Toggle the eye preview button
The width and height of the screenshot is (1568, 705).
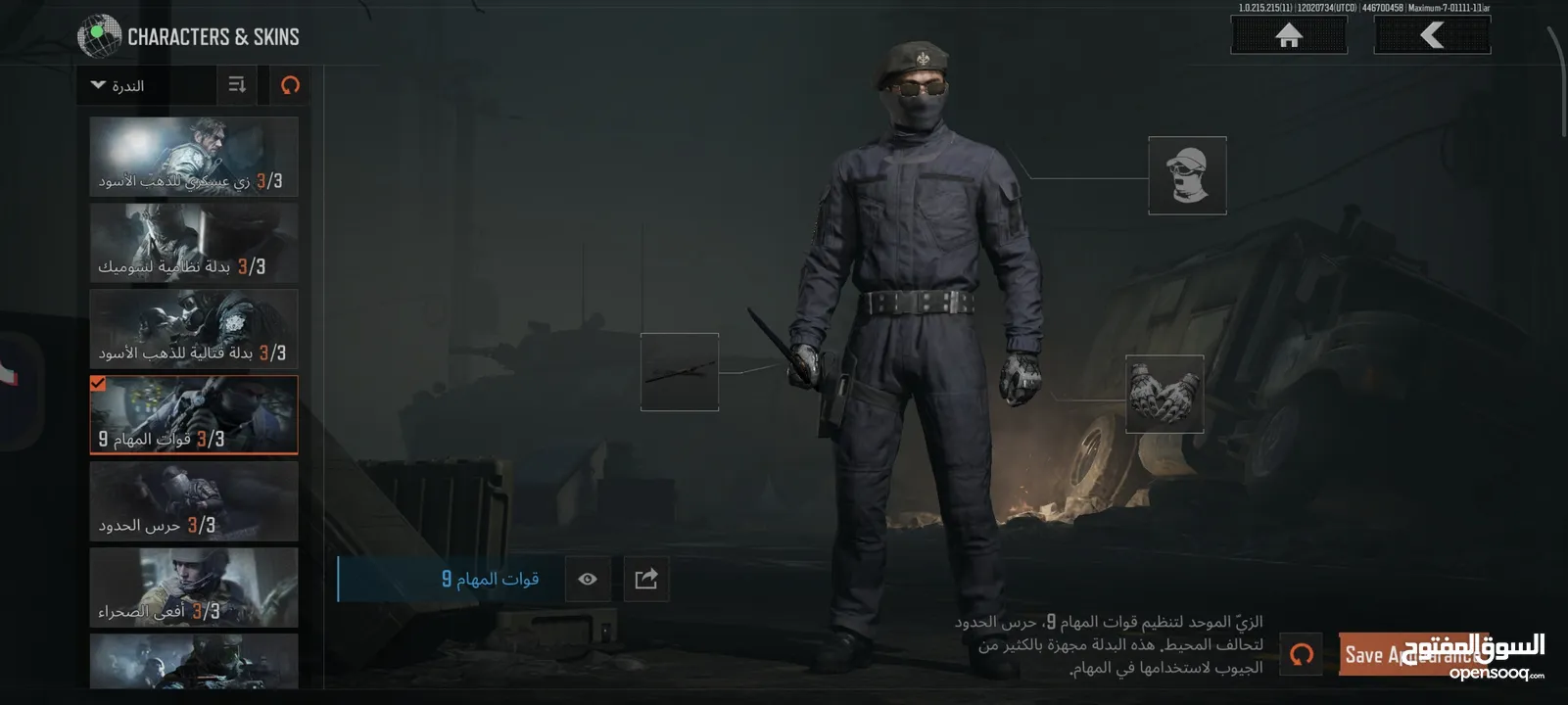(x=588, y=579)
